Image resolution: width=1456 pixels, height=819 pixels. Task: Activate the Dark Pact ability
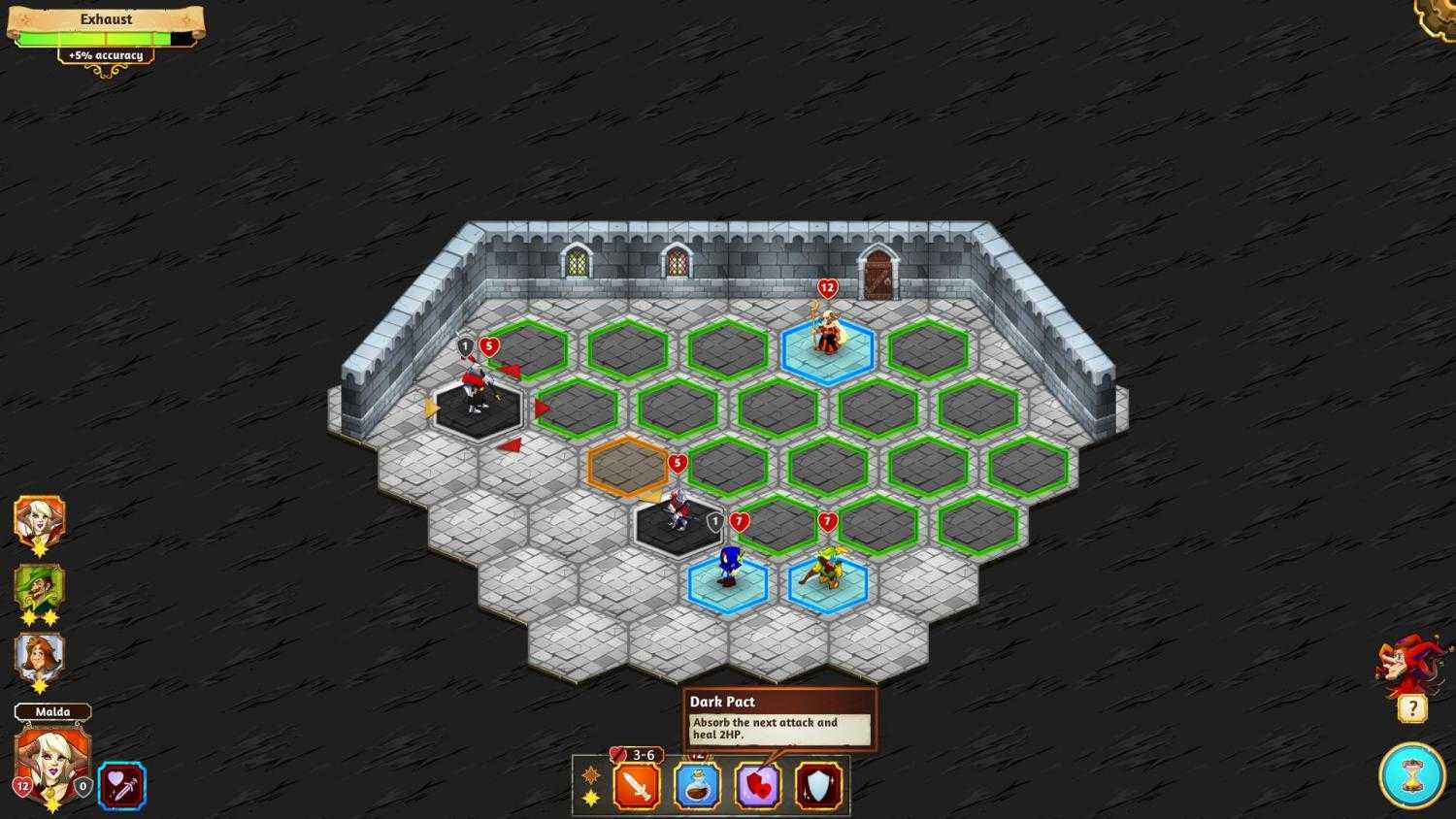point(758,784)
